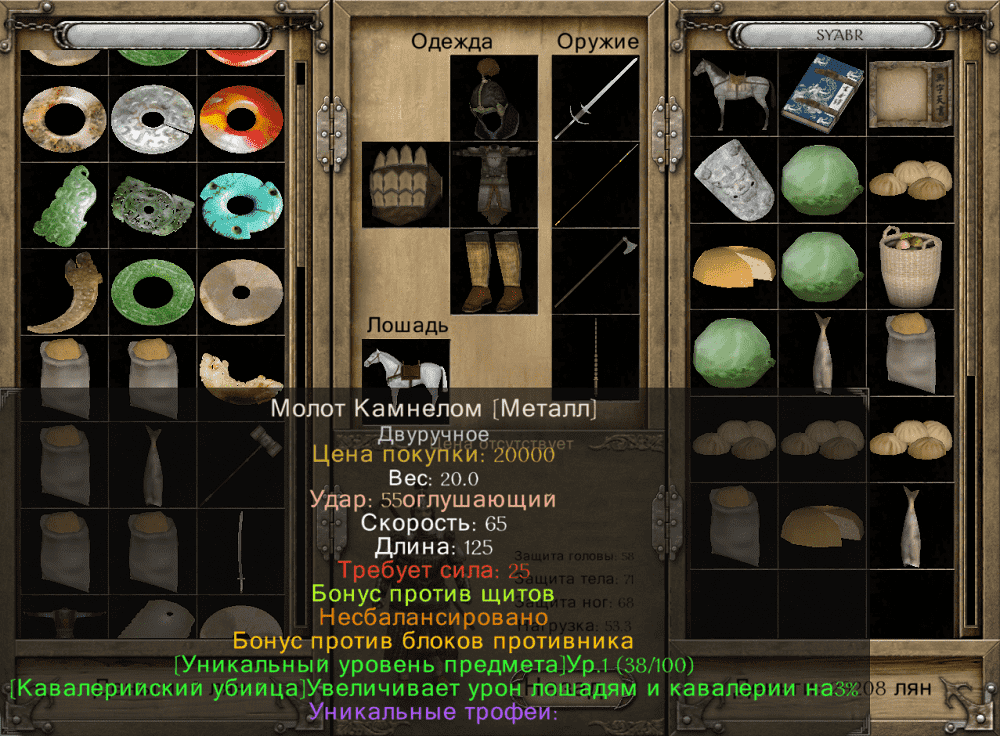The width and height of the screenshot is (1000, 736).
Task: Pick the saddled horse in merchant inventory
Action: click(x=732, y=92)
